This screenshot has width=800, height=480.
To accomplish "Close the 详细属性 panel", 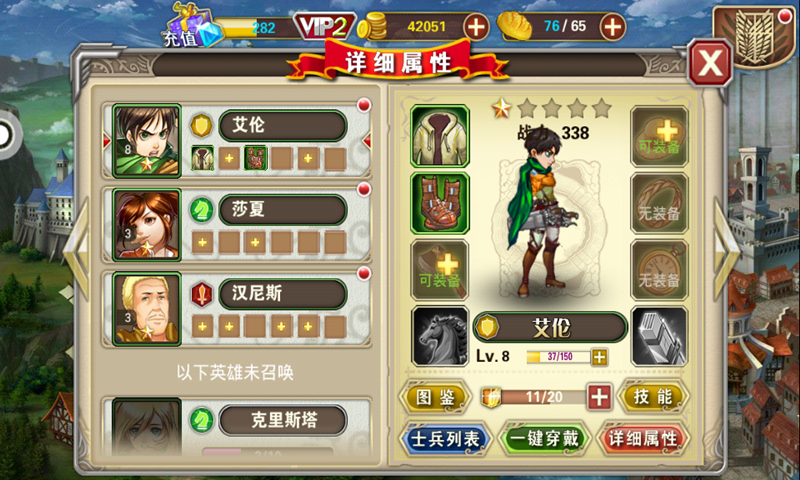I will click(x=710, y=63).
